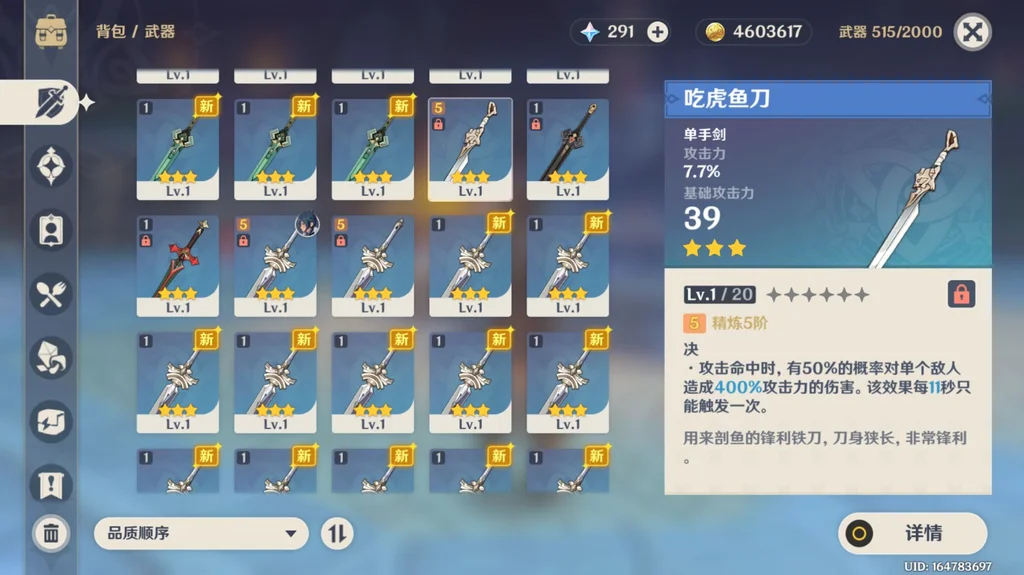Open the Quest items tab with exclamation mark
This screenshot has height=575, width=1024.
pos(52,483)
